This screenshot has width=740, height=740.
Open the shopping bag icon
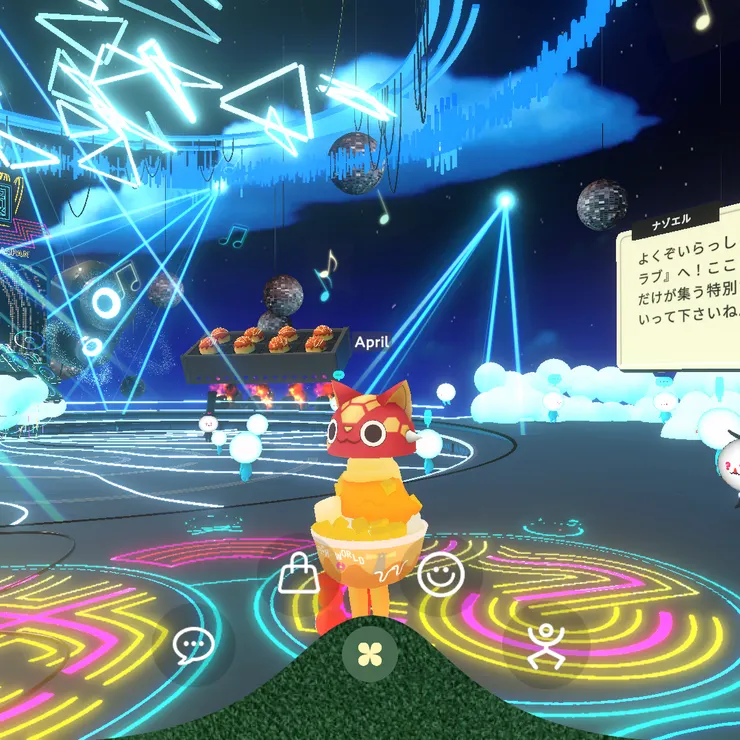pos(298,573)
